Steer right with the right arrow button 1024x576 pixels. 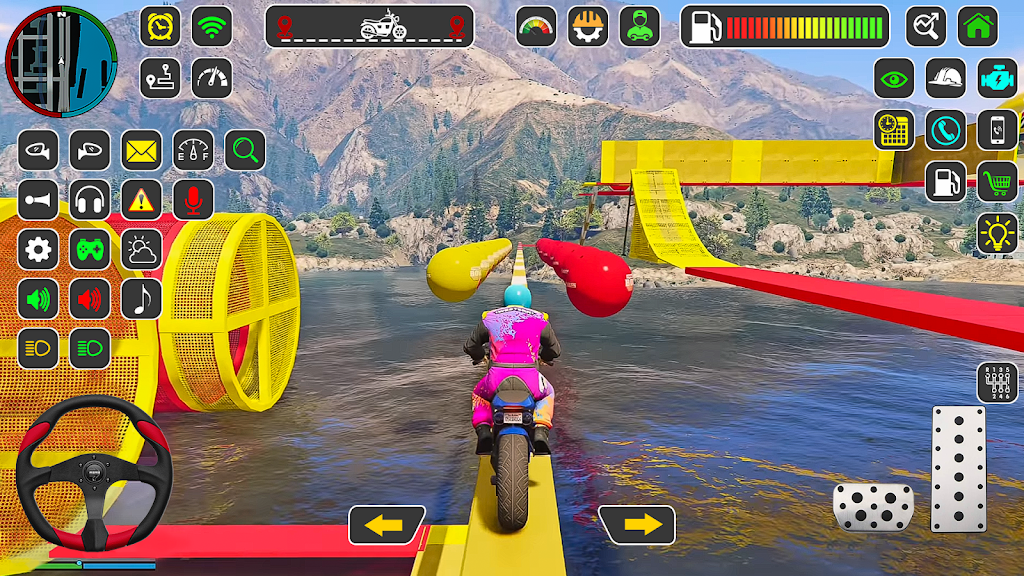point(636,525)
